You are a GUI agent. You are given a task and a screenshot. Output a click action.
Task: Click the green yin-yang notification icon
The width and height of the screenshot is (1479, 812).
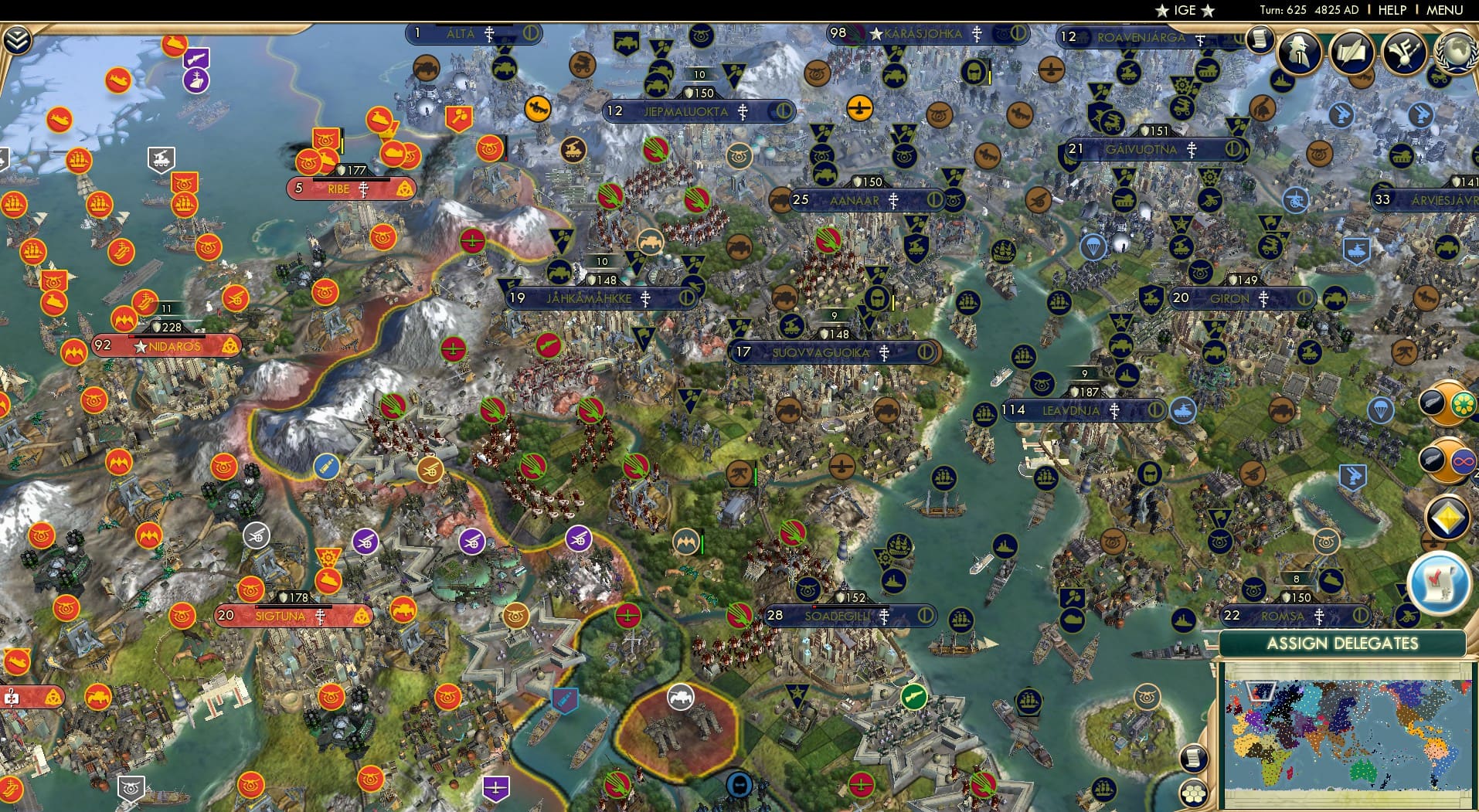pyautogui.click(x=1464, y=405)
